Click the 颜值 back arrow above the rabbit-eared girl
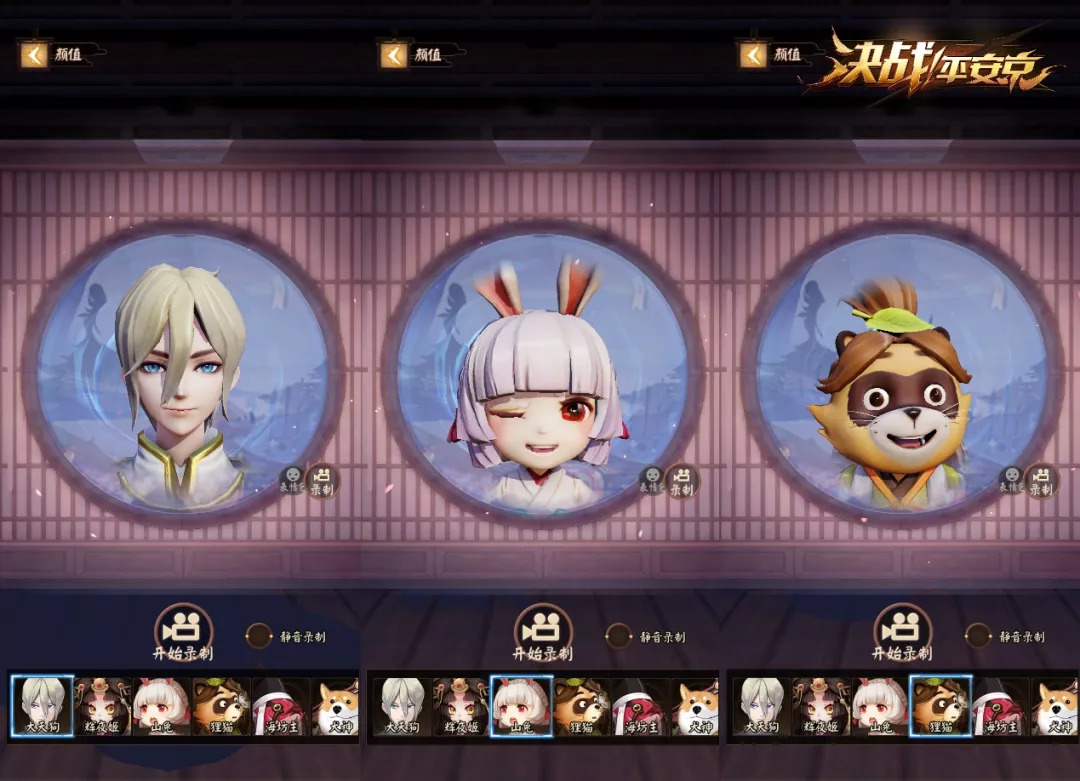The width and height of the screenshot is (1080, 781). coord(394,54)
